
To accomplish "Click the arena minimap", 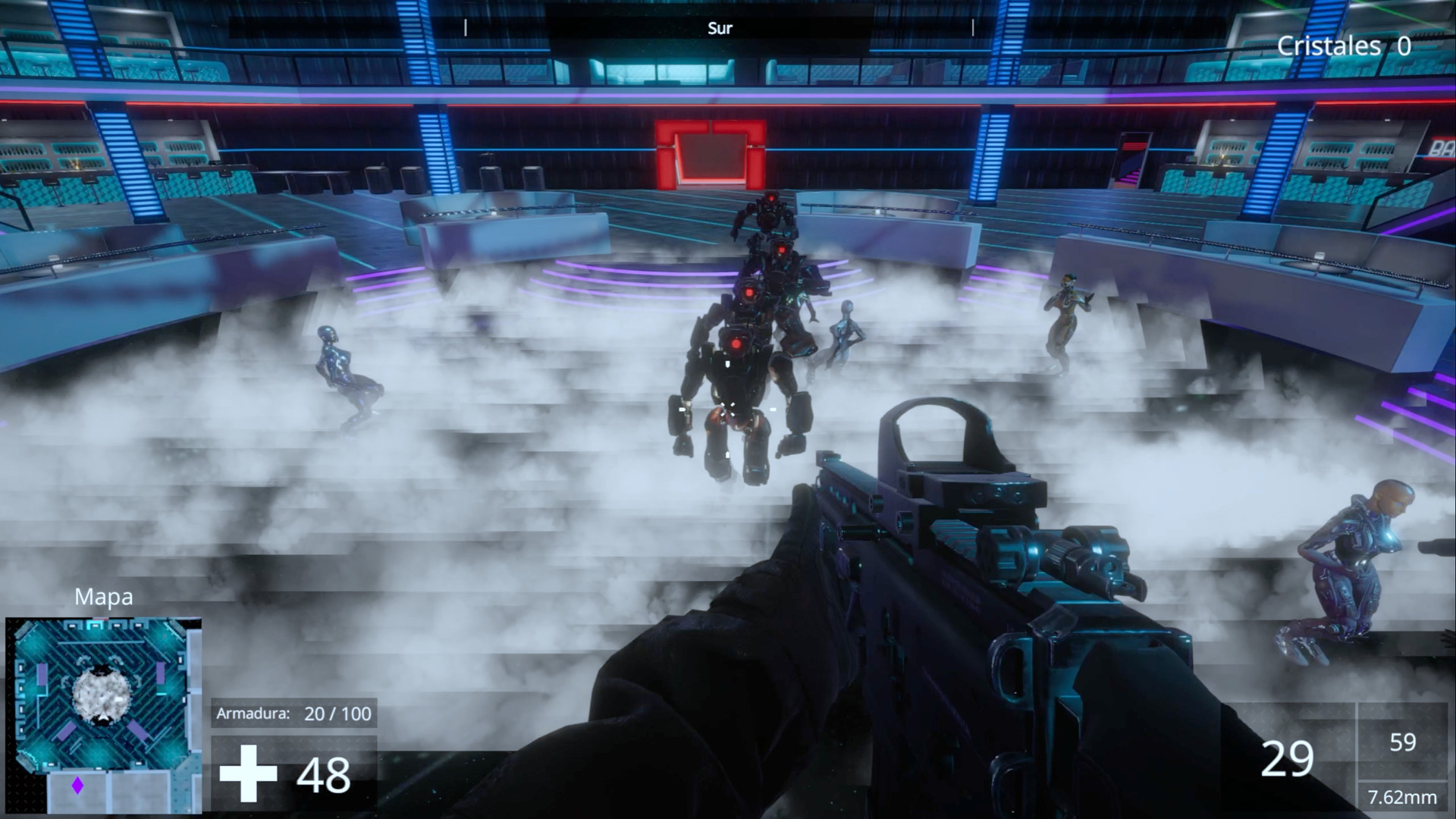I will coord(103,714).
